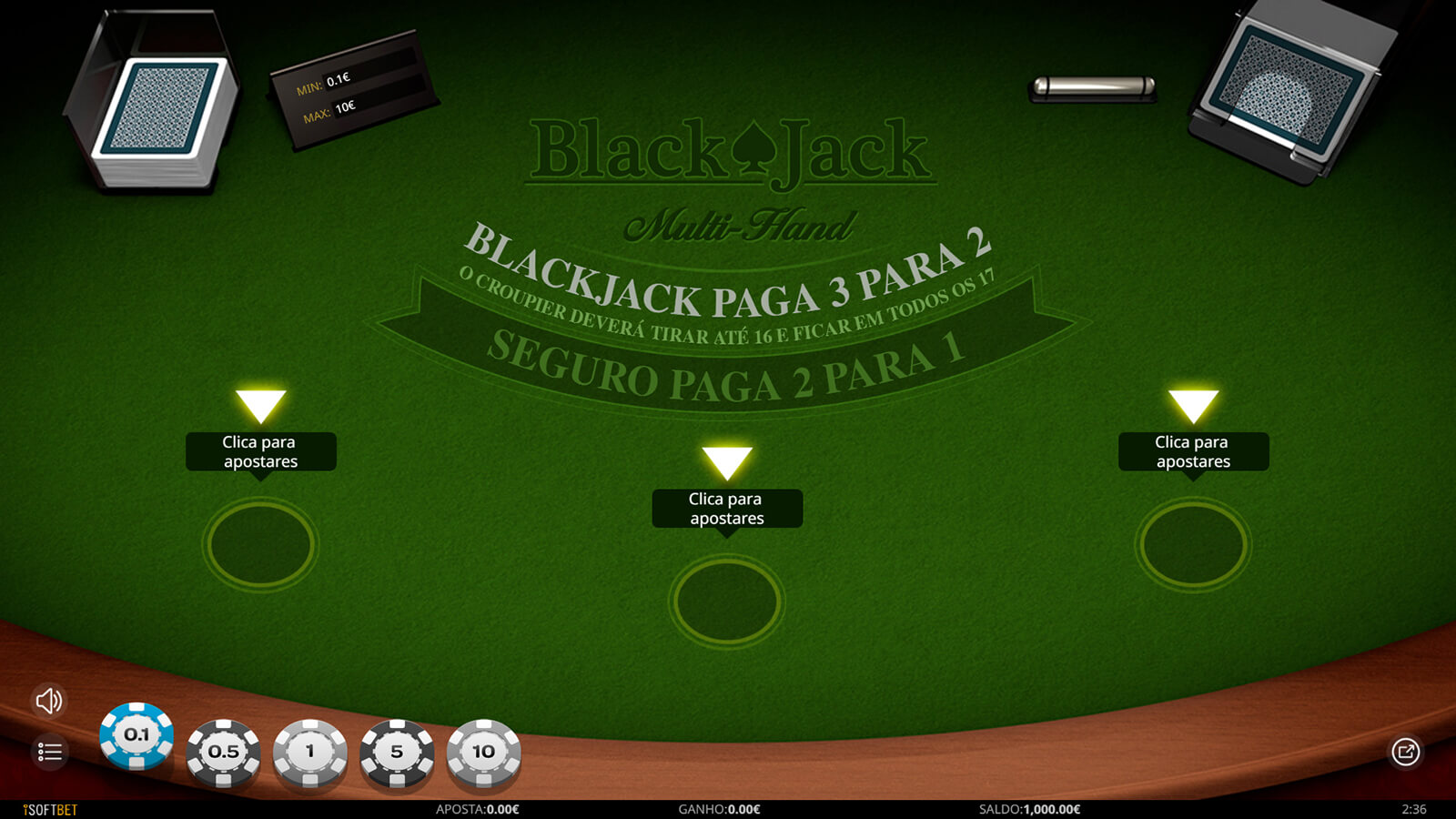
Task: Open the game menu list icon
Action: tap(49, 753)
